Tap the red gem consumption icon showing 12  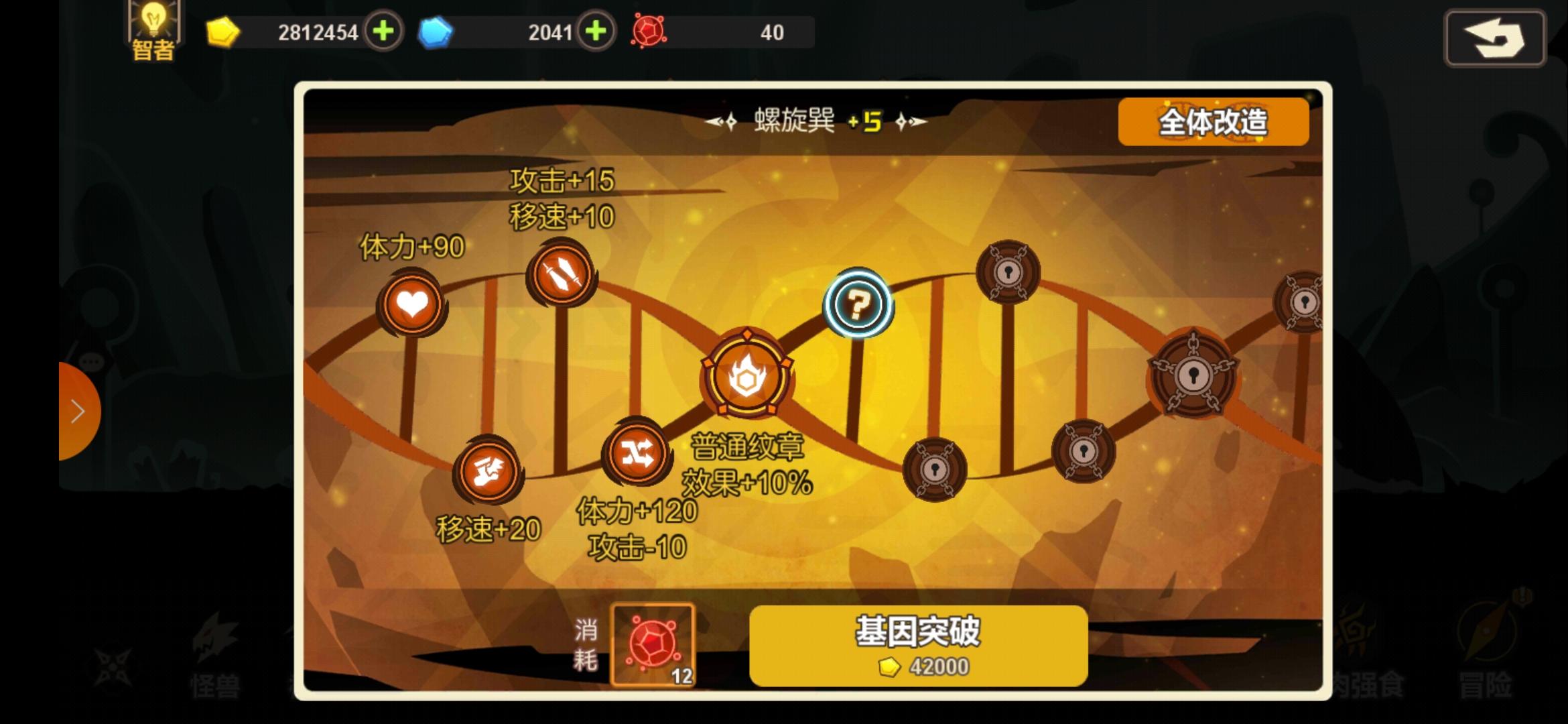tap(653, 644)
